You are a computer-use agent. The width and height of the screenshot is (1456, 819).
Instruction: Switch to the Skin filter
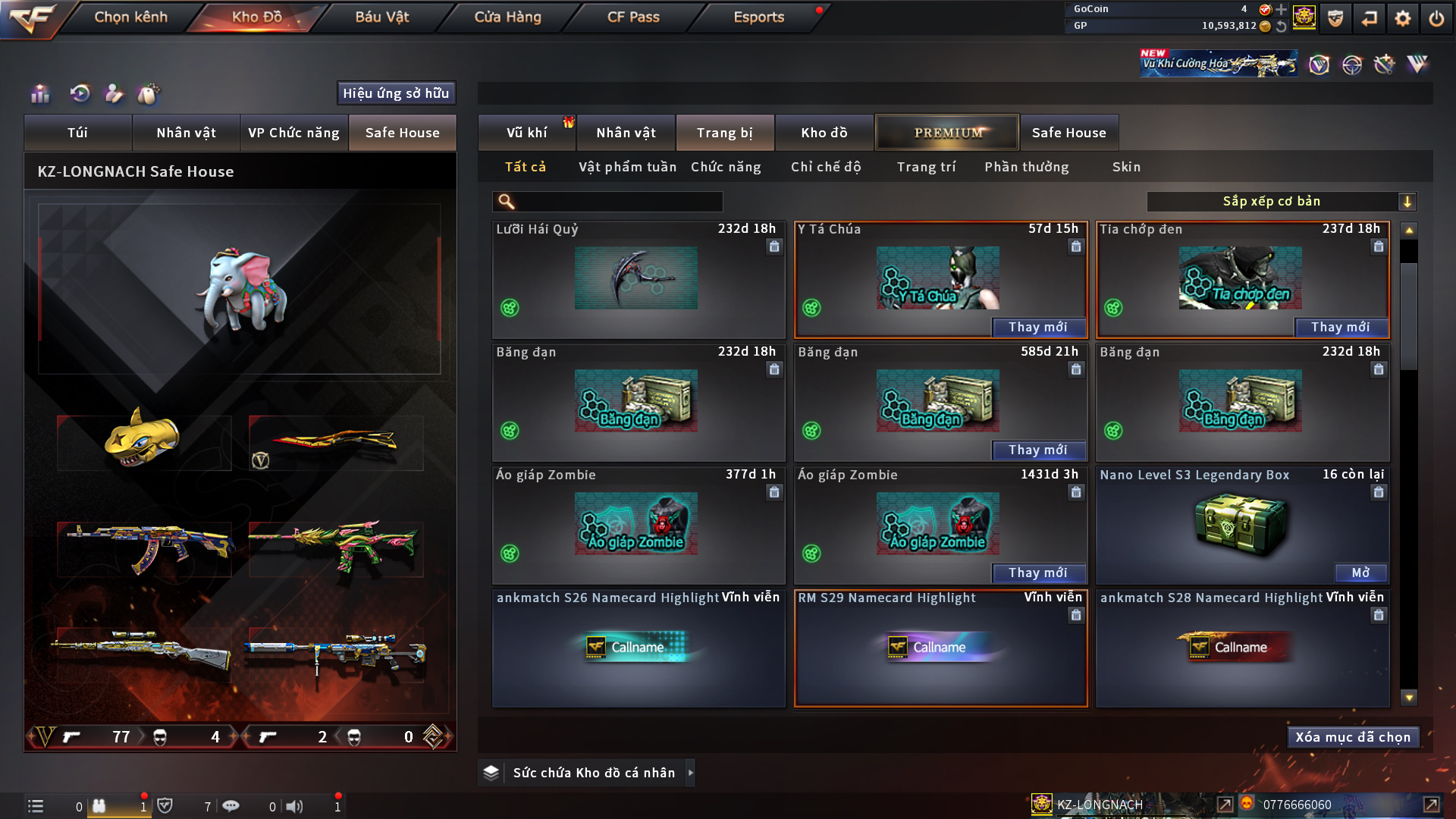tap(1126, 167)
